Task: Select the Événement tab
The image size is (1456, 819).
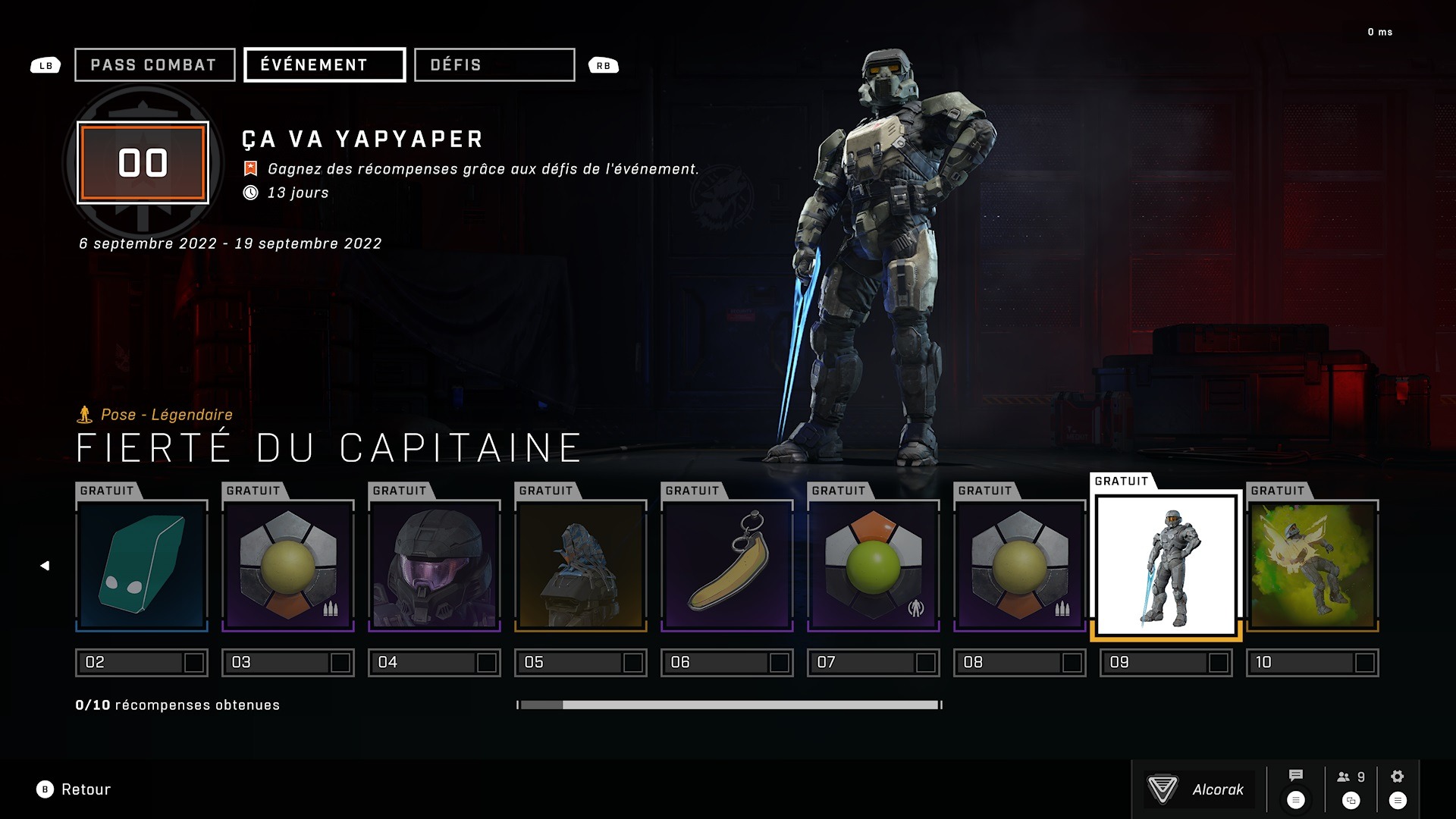Action: tap(325, 65)
